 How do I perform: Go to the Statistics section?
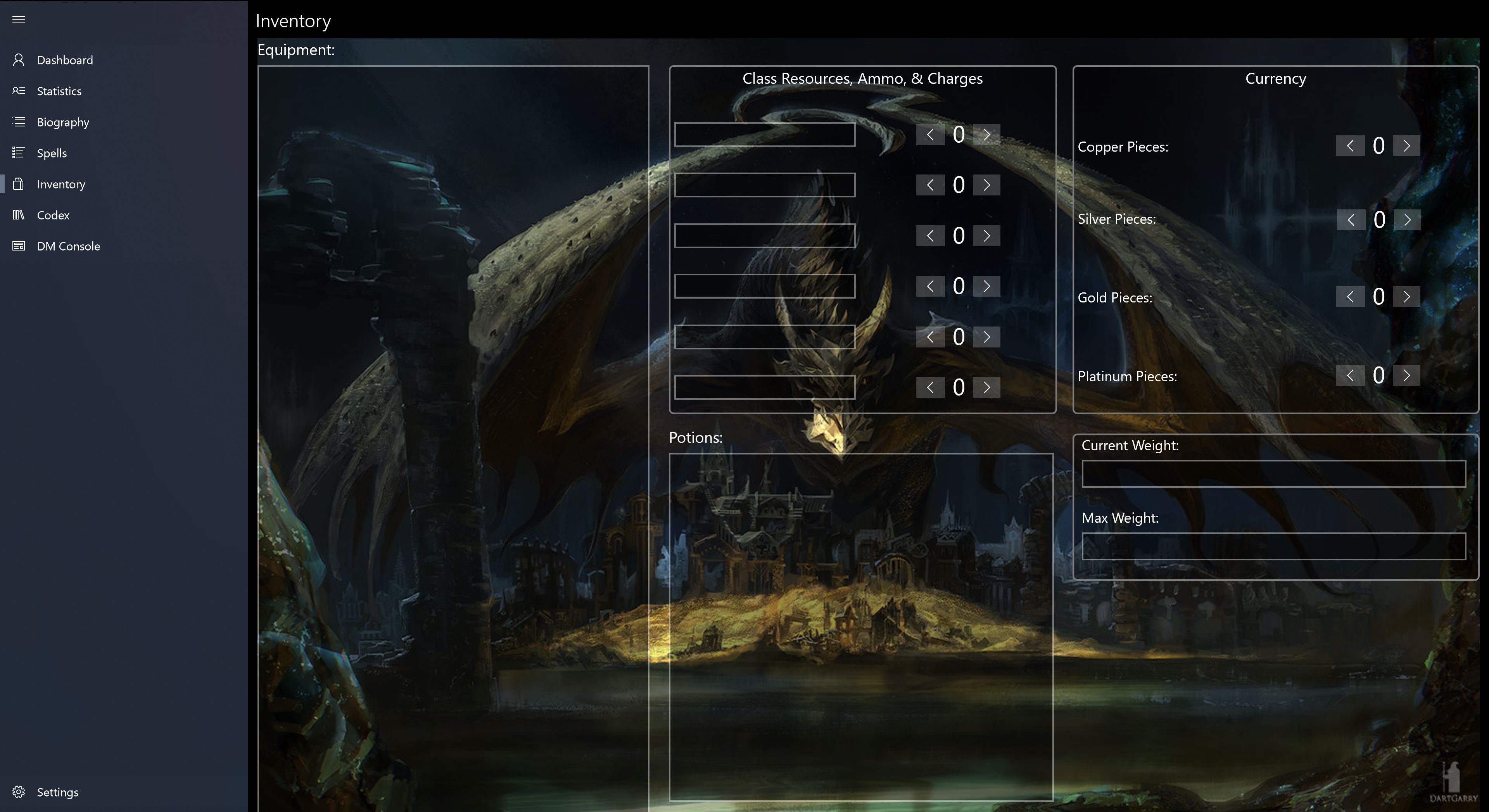pyautogui.click(x=59, y=91)
